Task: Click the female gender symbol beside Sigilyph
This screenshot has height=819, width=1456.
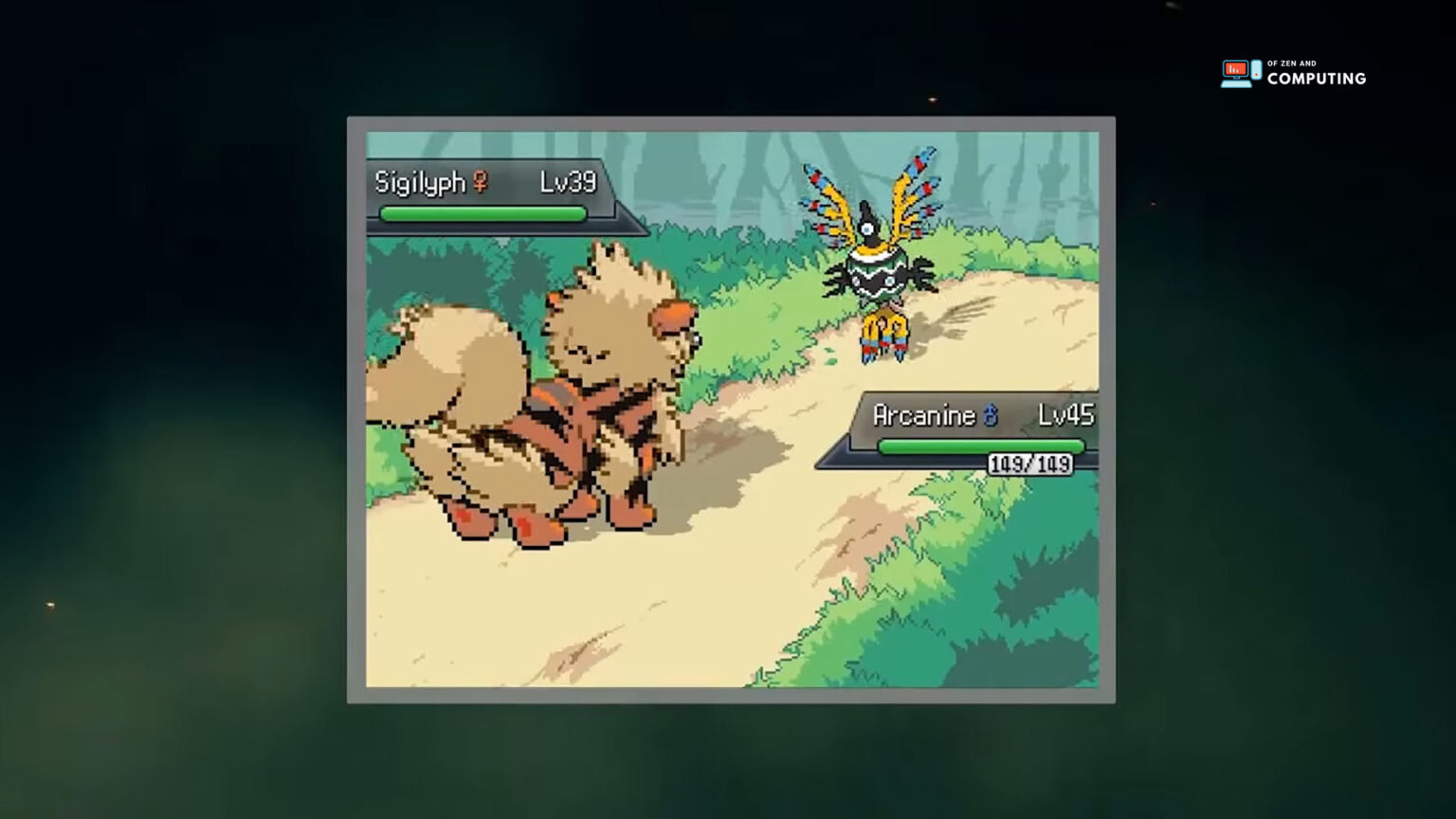Action: point(482,182)
